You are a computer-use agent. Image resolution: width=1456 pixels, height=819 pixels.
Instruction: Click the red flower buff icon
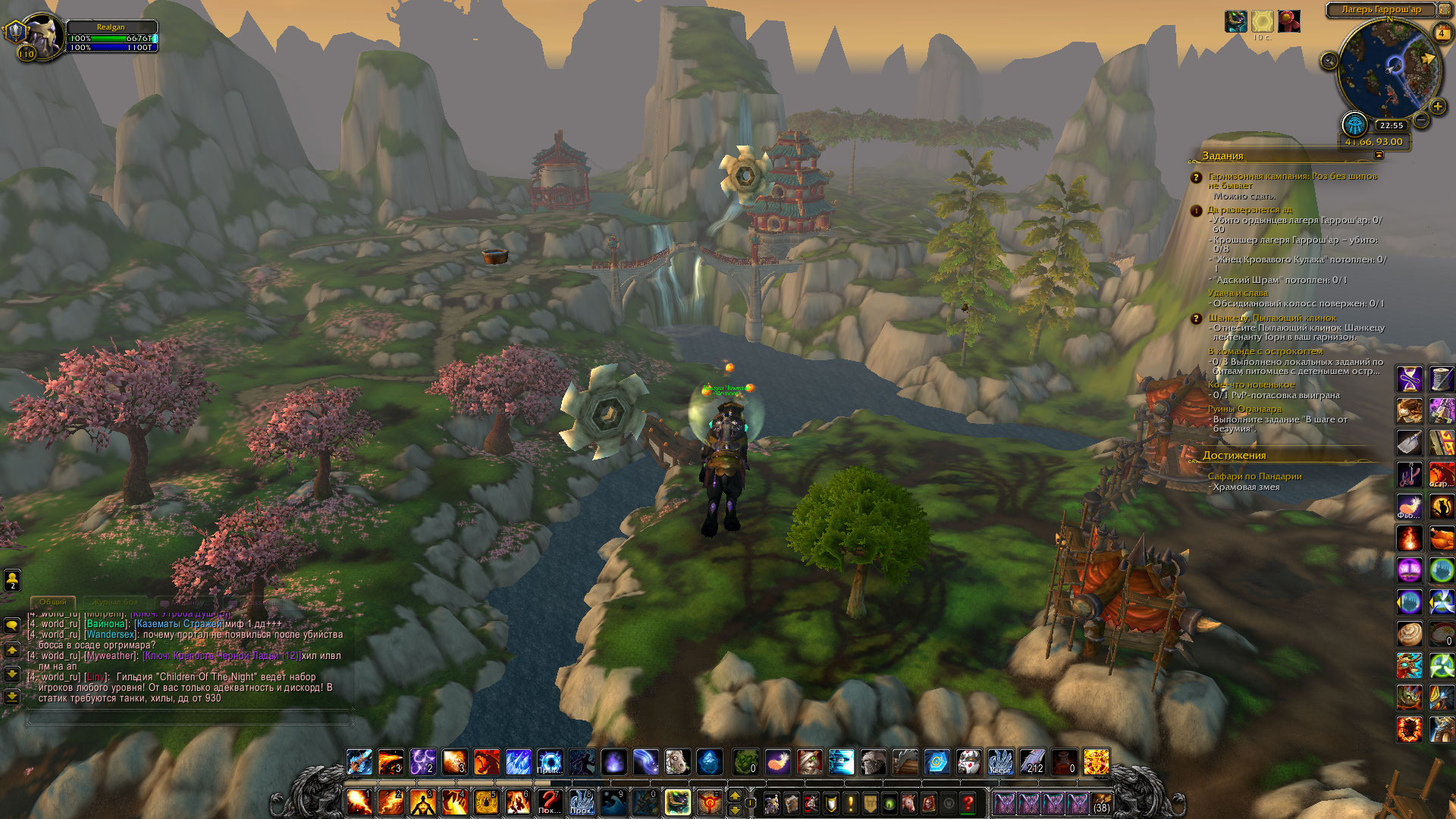[1288, 21]
